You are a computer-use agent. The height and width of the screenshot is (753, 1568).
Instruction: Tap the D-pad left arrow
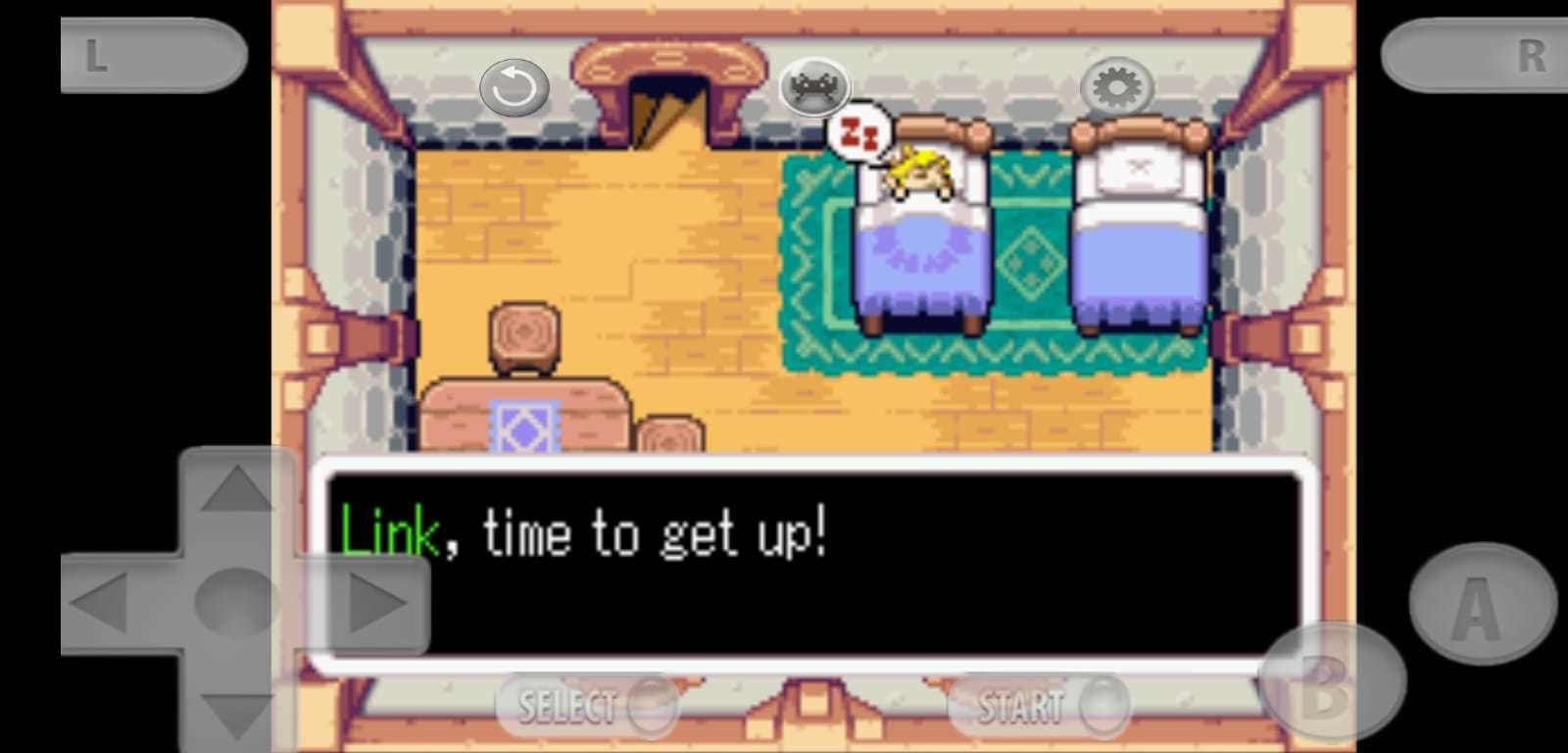pyautogui.click(x=103, y=601)
